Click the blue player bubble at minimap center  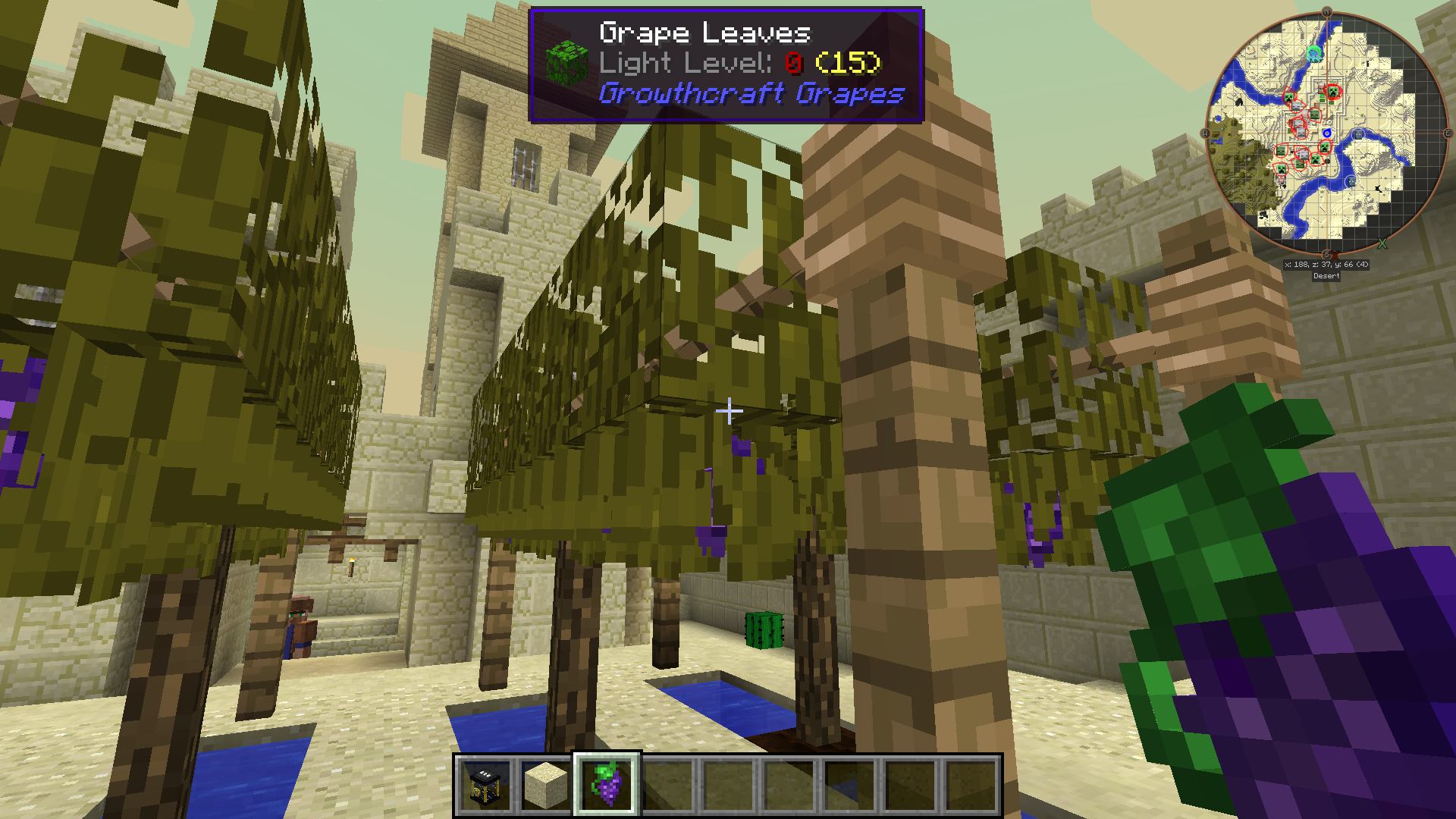(1327, 132)
